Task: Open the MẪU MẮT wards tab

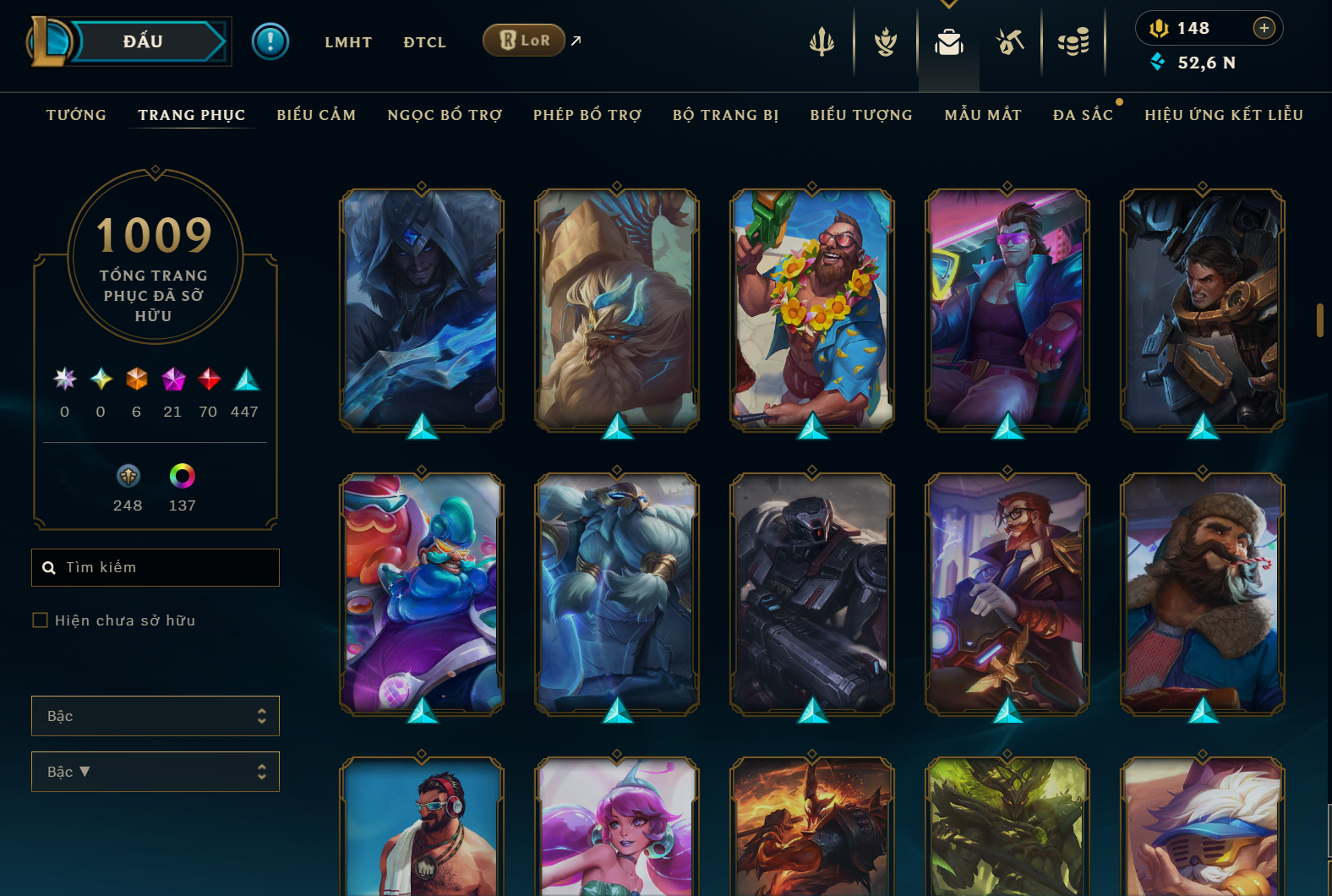Action: (983, 115)
